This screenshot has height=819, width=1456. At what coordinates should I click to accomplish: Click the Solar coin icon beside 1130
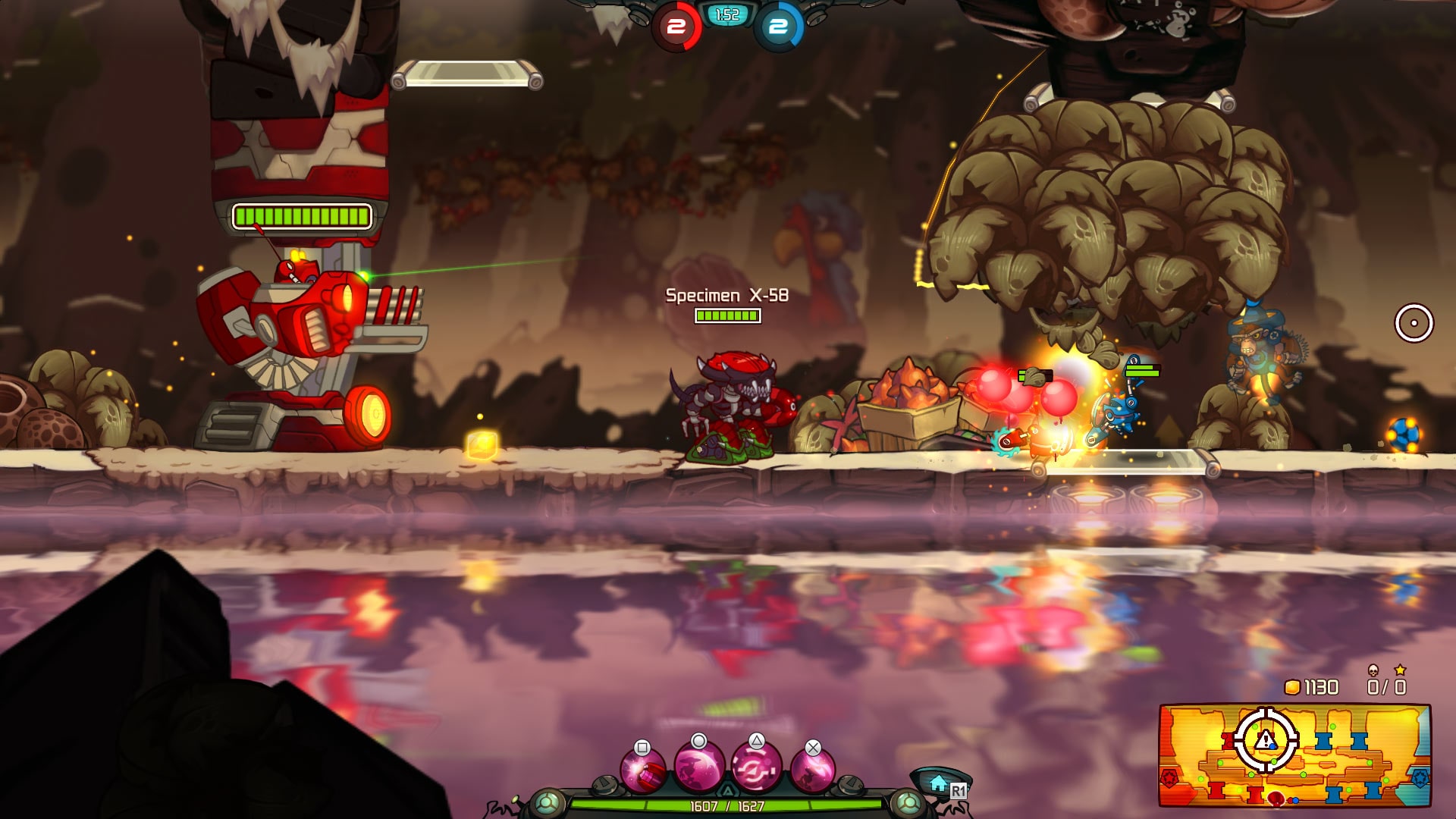click(1291, 687)
